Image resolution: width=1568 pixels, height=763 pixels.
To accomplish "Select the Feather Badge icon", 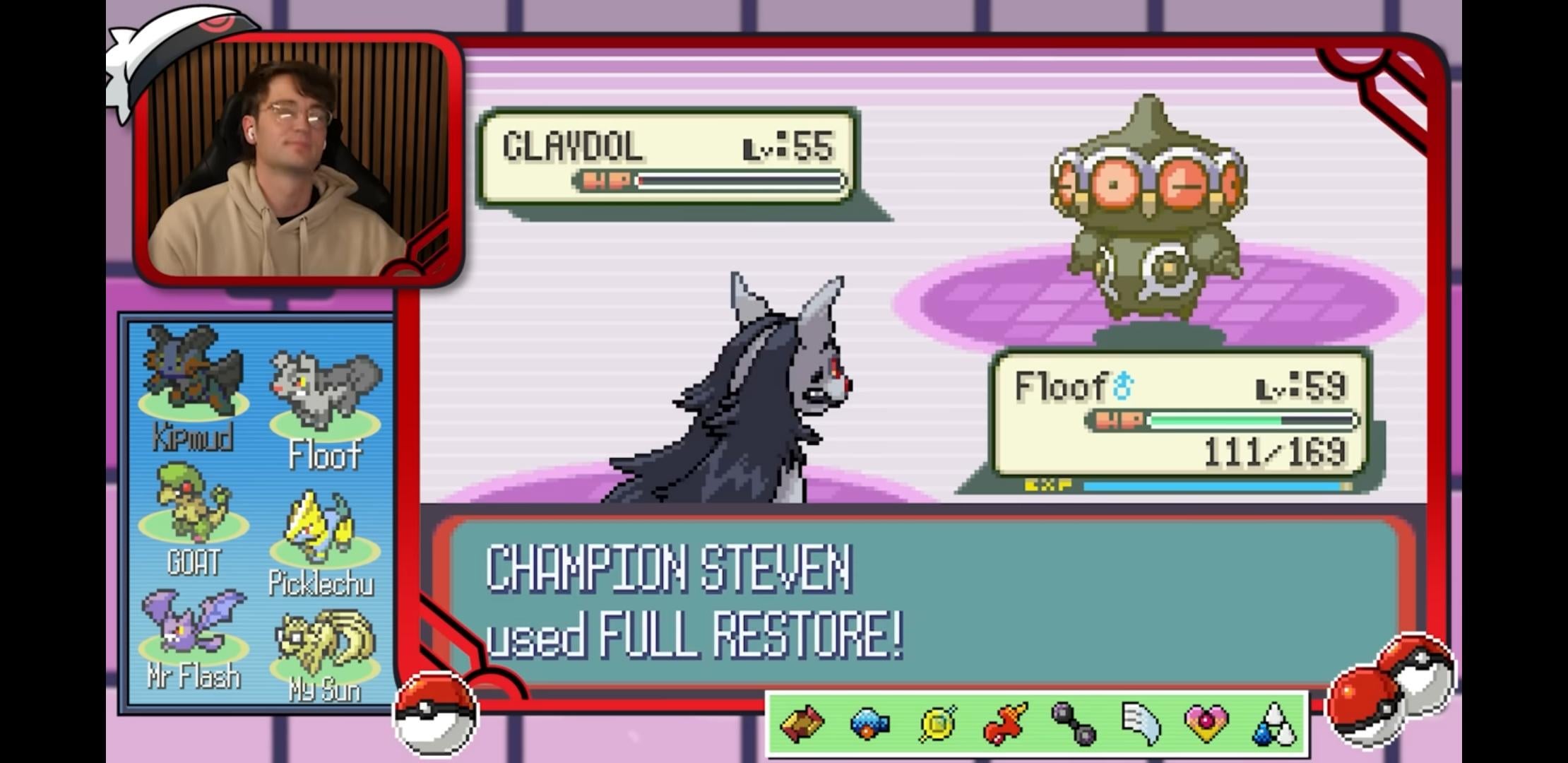I will click(x=1140, y=723).
